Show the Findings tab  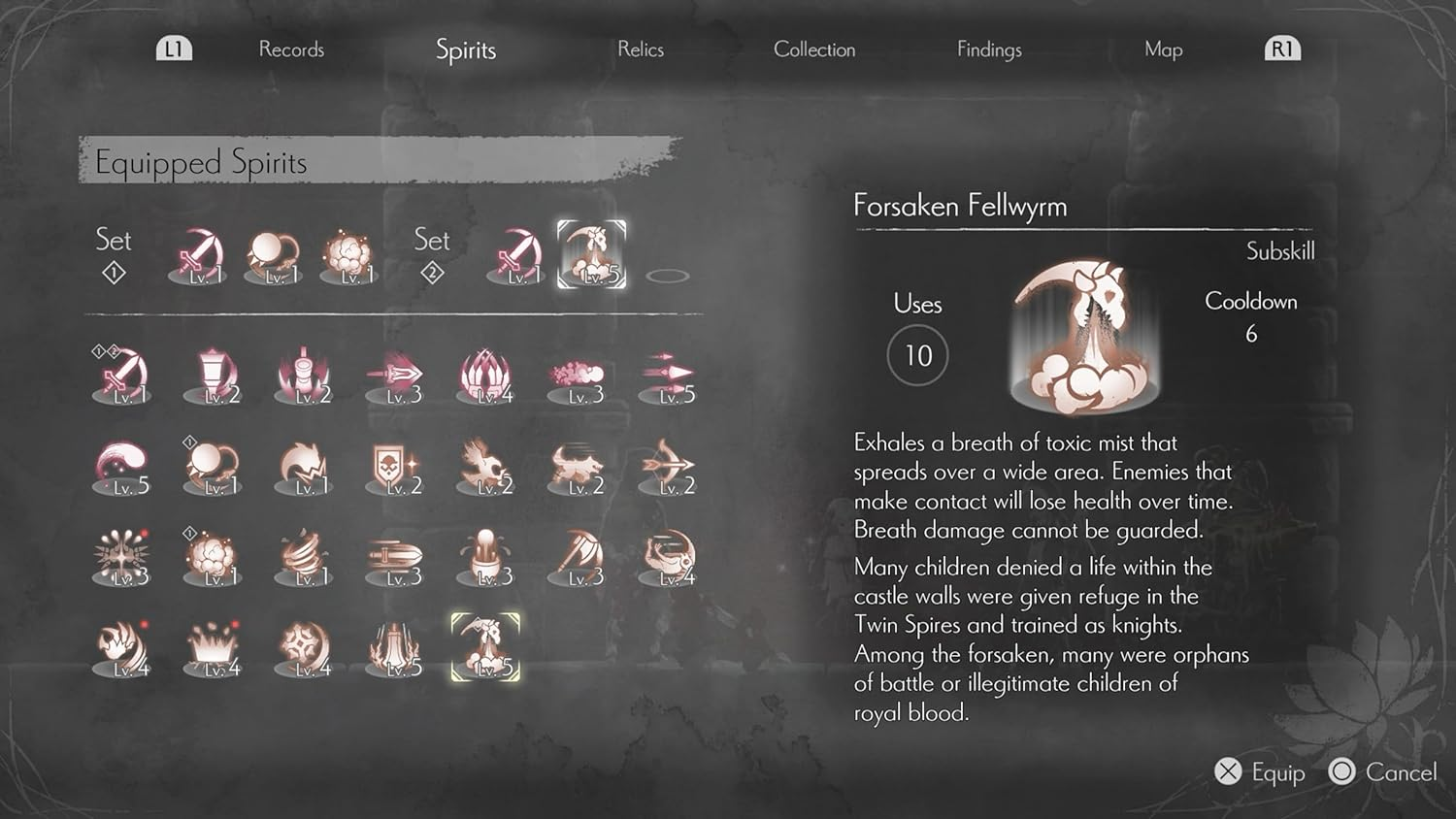[x=989, y=49]
